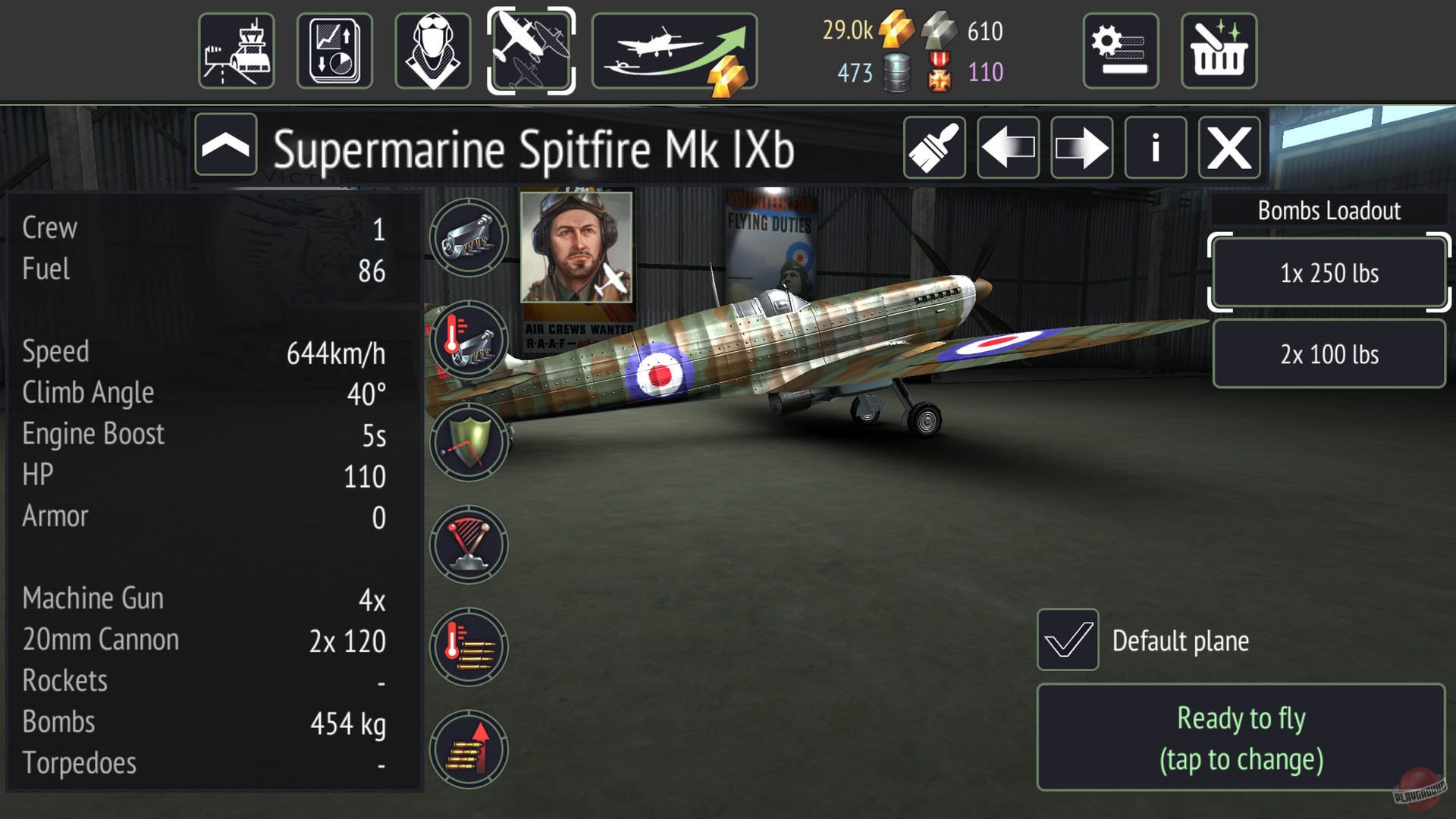This screenshot has width=1456, height=819.
Task: Tap Ready to fly to change status
Action: tap(1241, 737)
